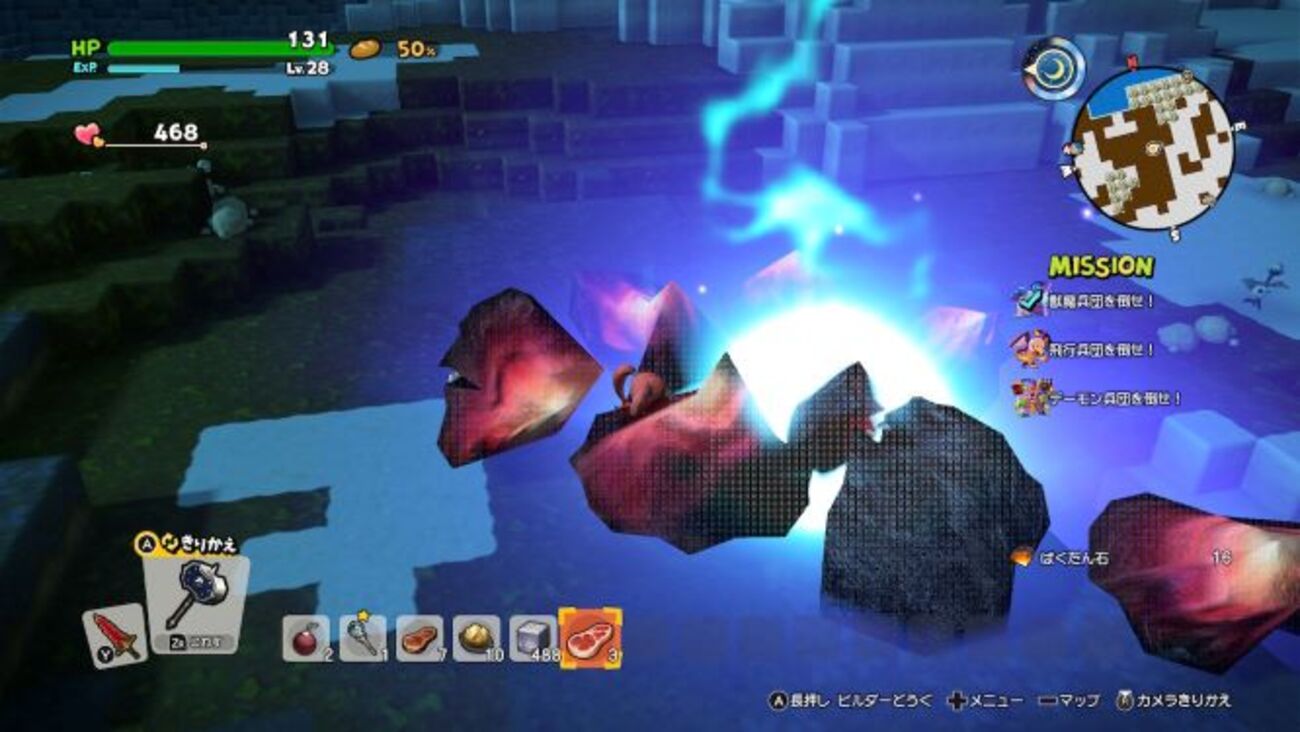The height and width of the screenshot is (732, 1300).
Task: Select the star-marked mace hotbar slot
Action: coord(362,637)
